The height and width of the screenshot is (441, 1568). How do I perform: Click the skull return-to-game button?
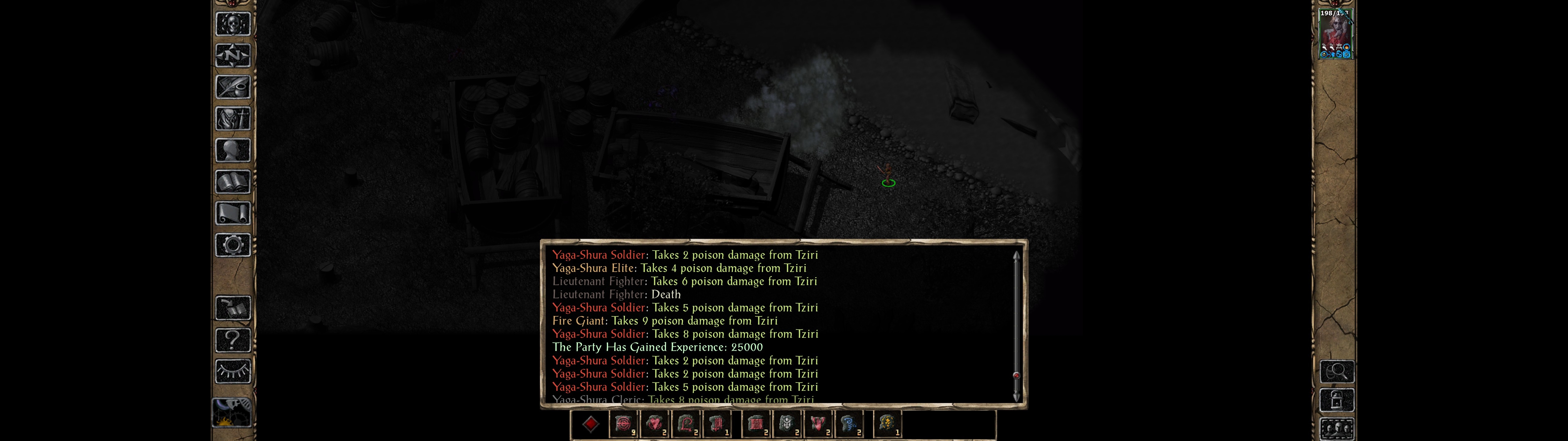233,24
